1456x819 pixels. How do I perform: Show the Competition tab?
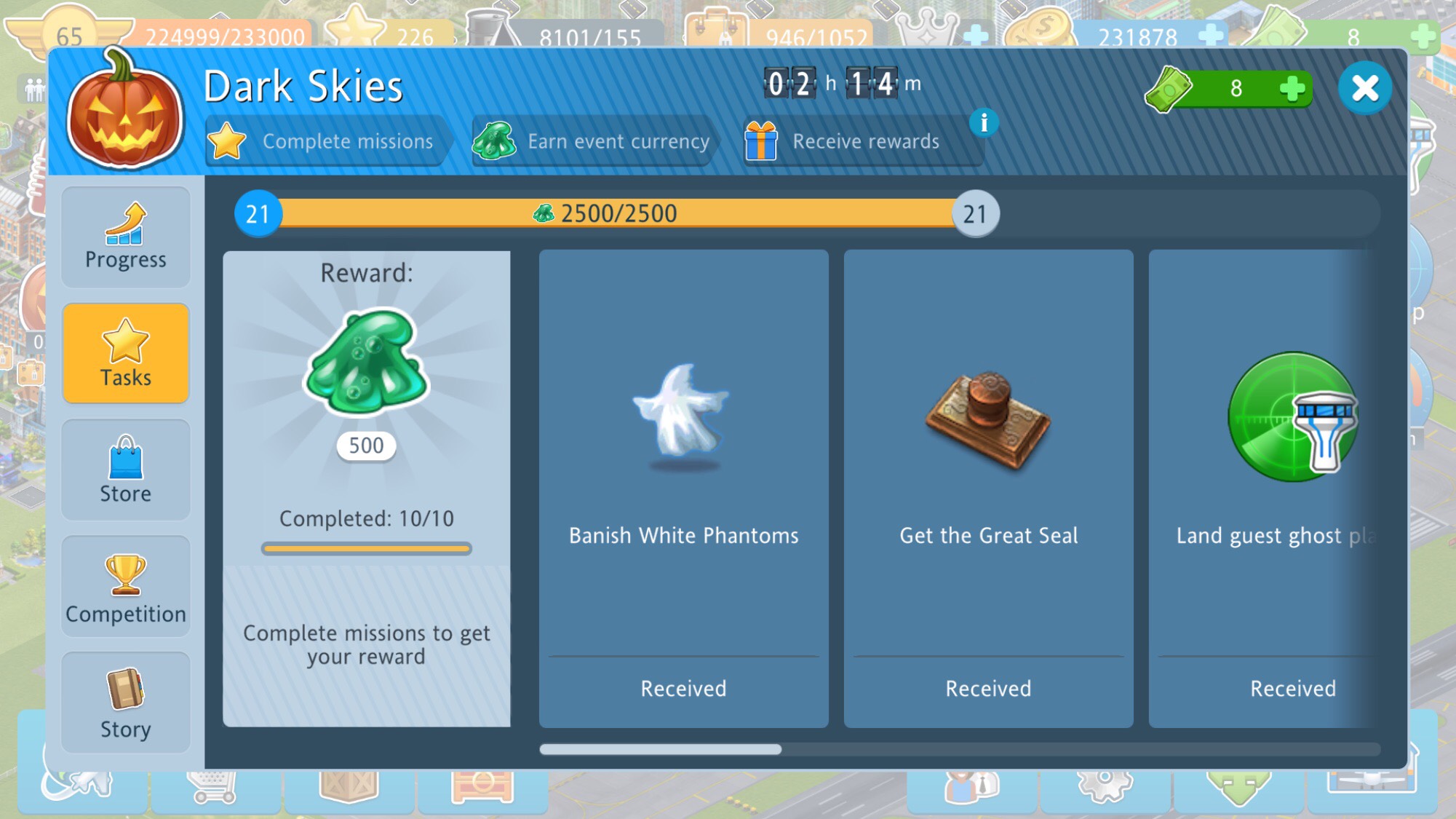126,587
